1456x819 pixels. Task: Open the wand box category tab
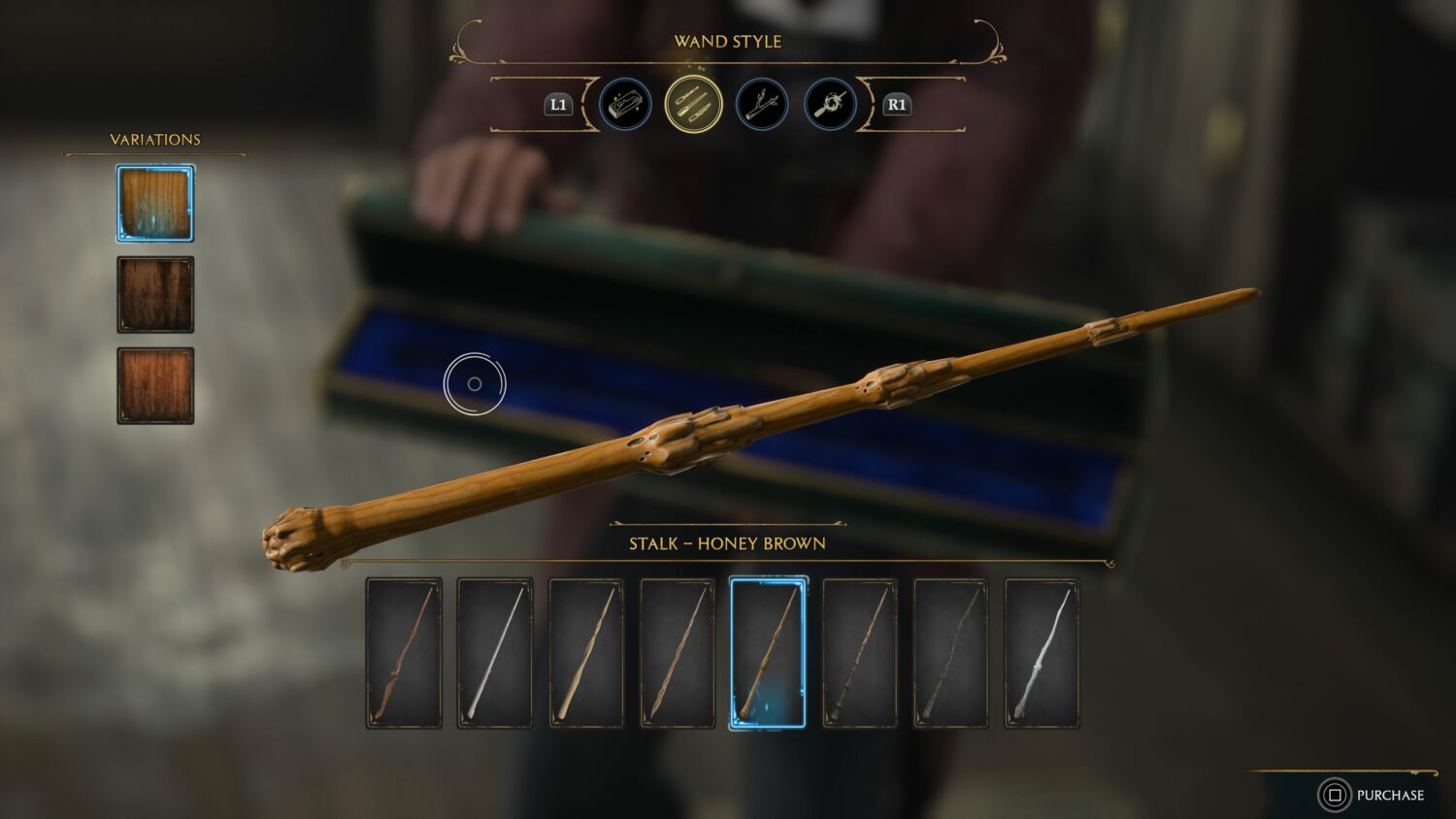click(625, 105)
